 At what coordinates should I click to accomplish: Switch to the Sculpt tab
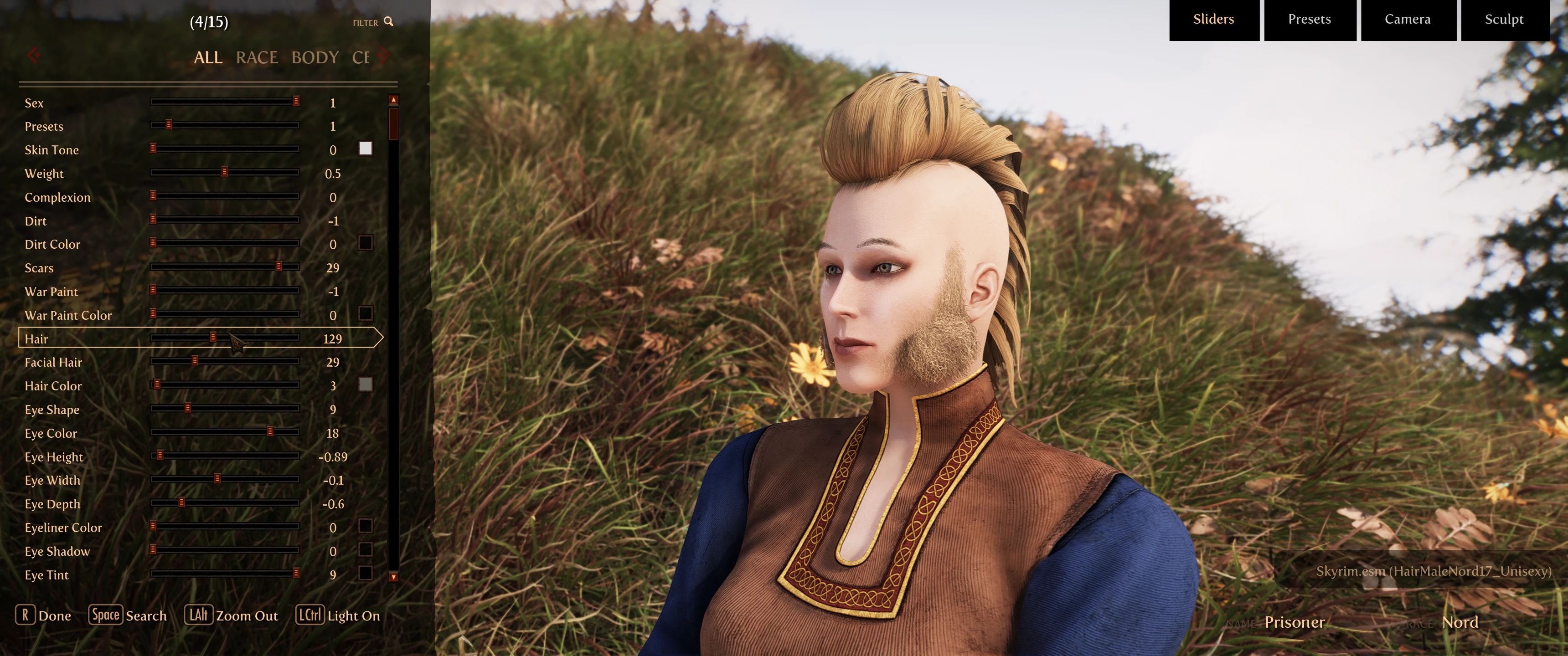1504,19
